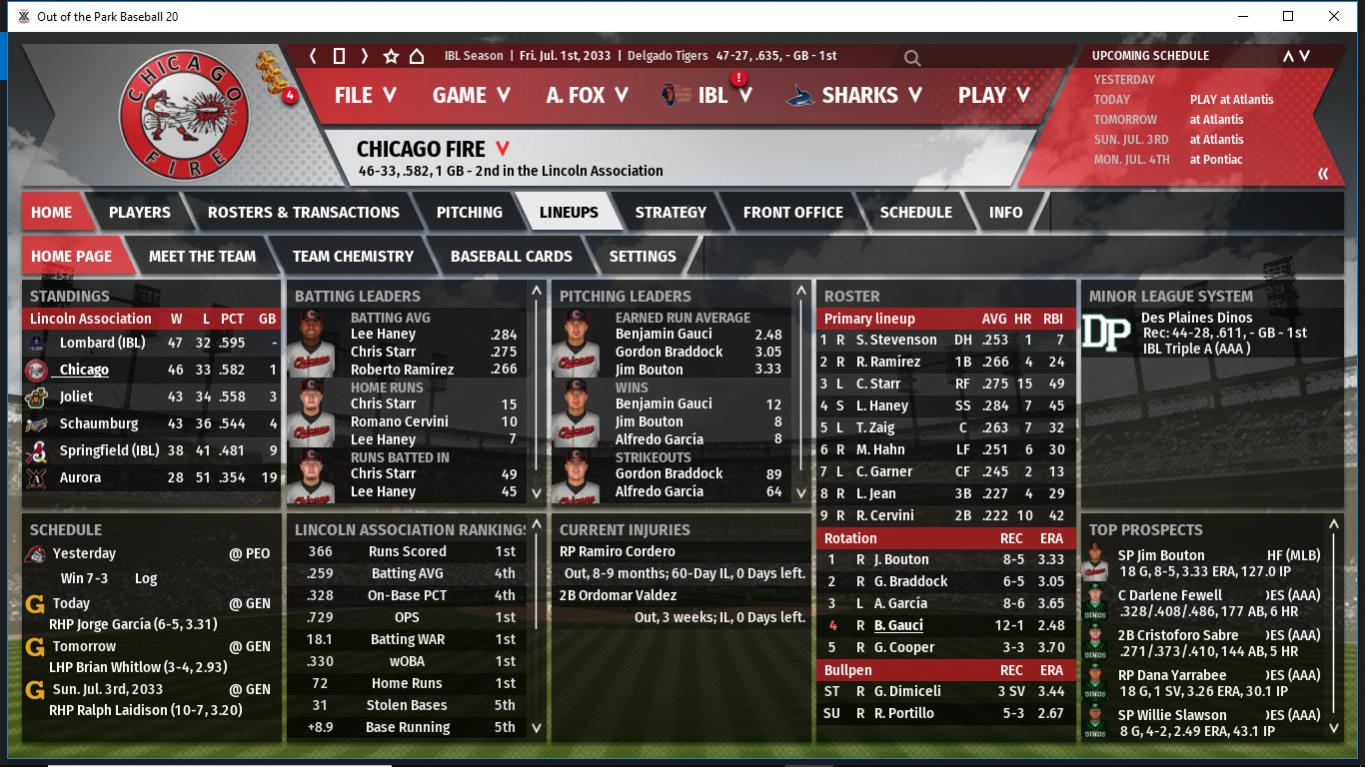Open the GAME dropdown menu
The image size is (1365, 767).
click(471, 95)
